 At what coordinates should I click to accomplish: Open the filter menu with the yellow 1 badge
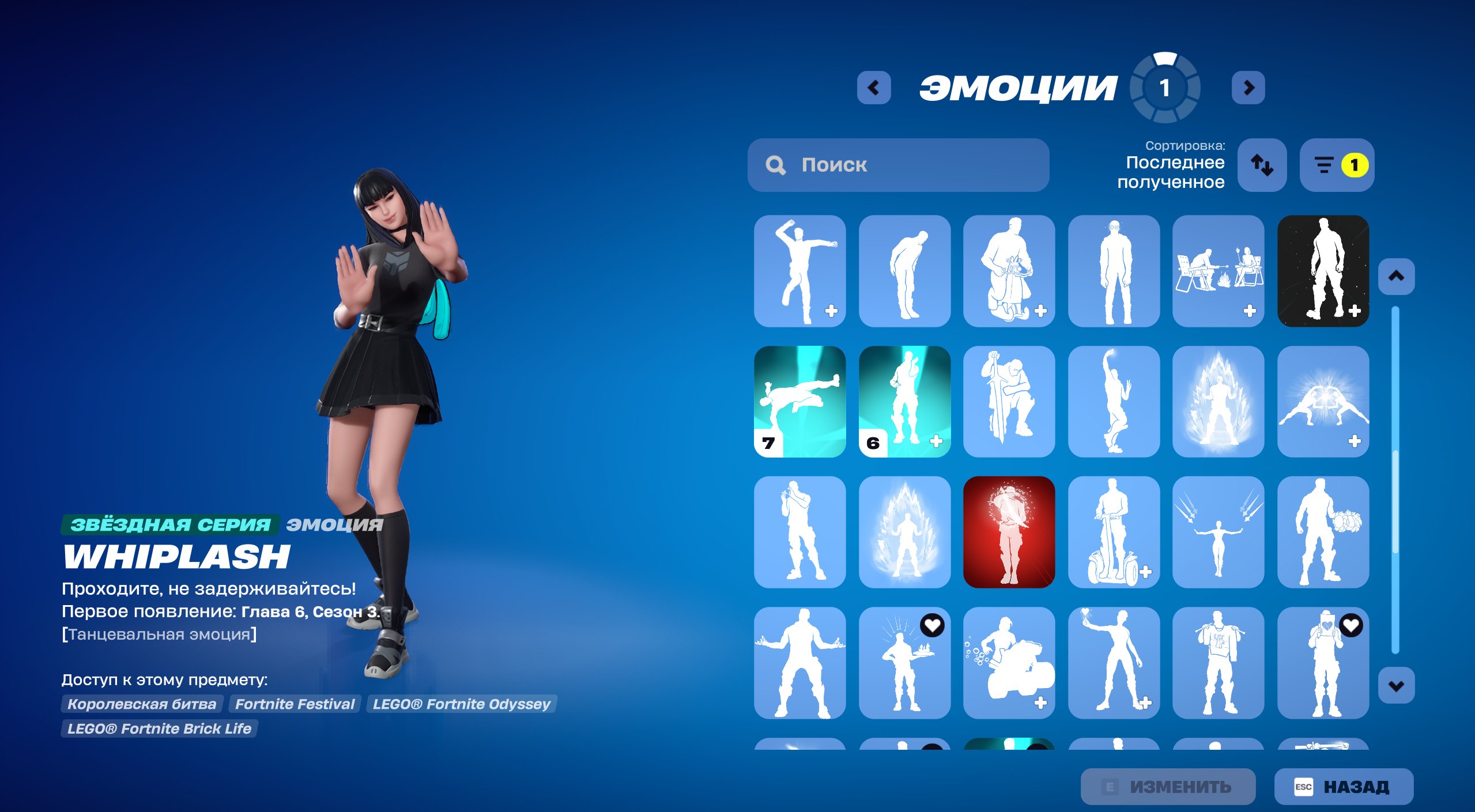pyautogui.click(x=1336, y=166)
